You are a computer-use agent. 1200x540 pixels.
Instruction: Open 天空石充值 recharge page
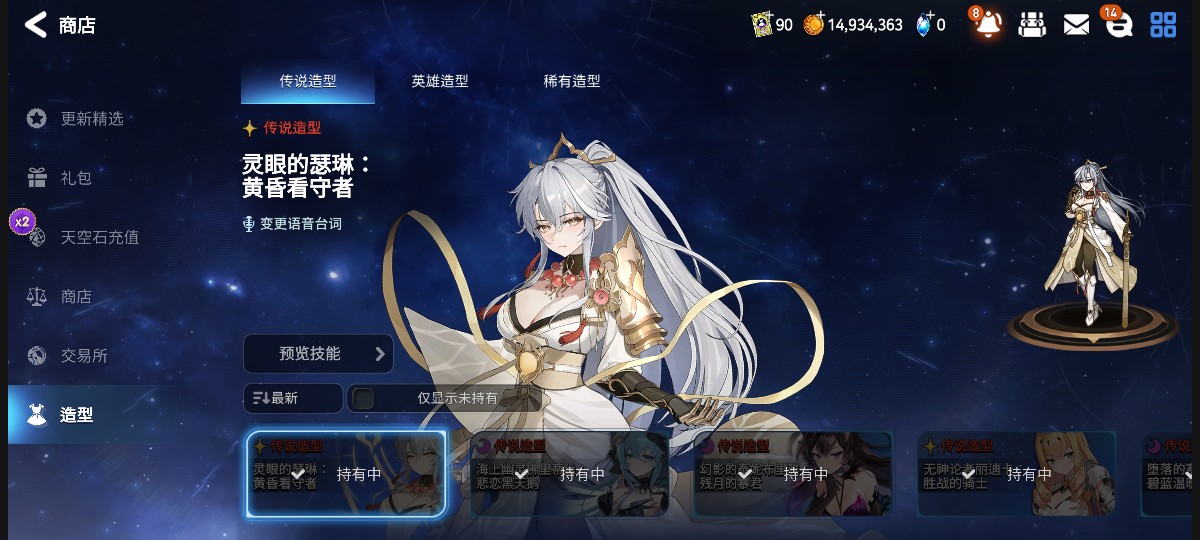pos(99,238)
